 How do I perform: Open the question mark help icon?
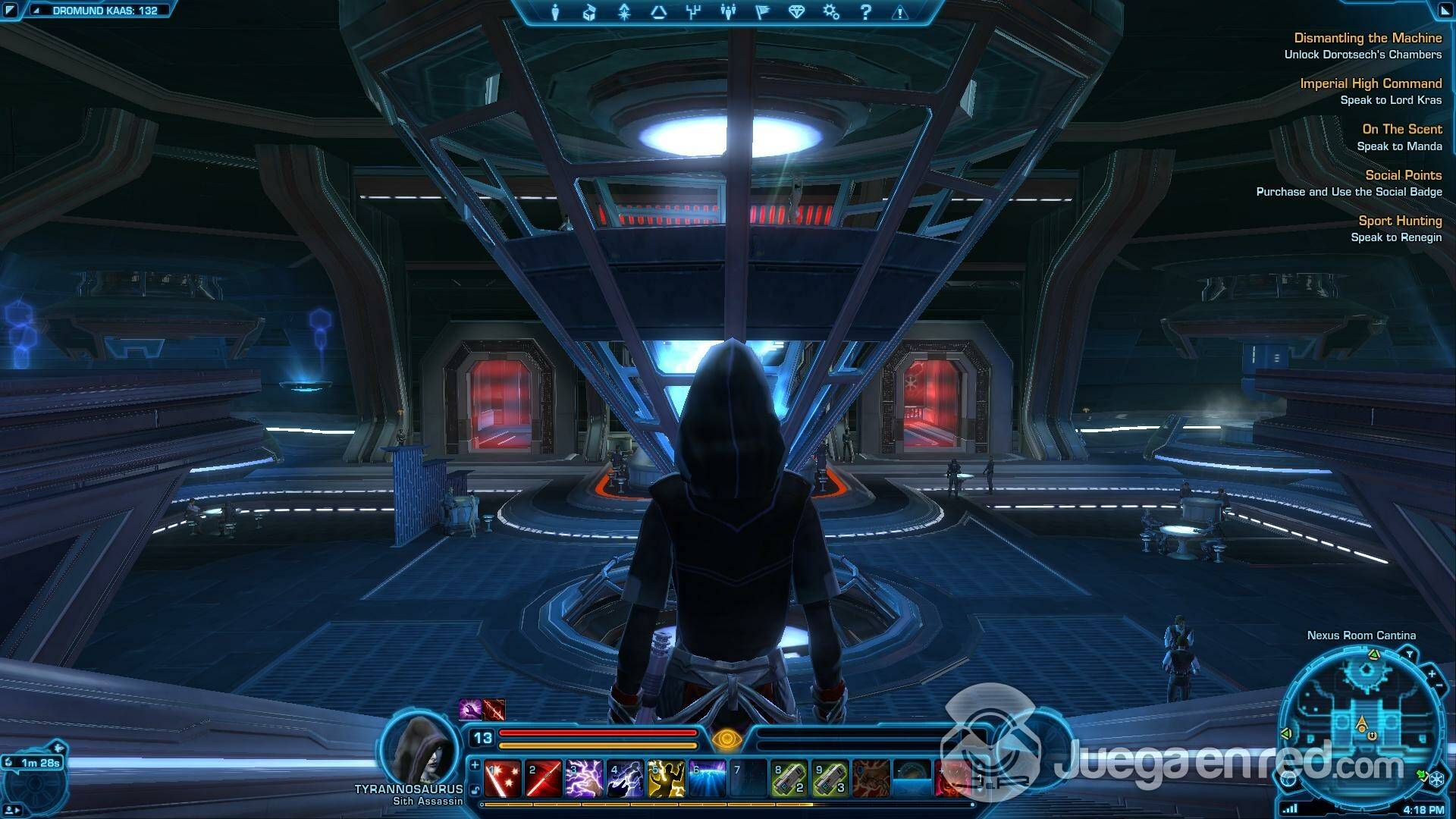[865, 12]
